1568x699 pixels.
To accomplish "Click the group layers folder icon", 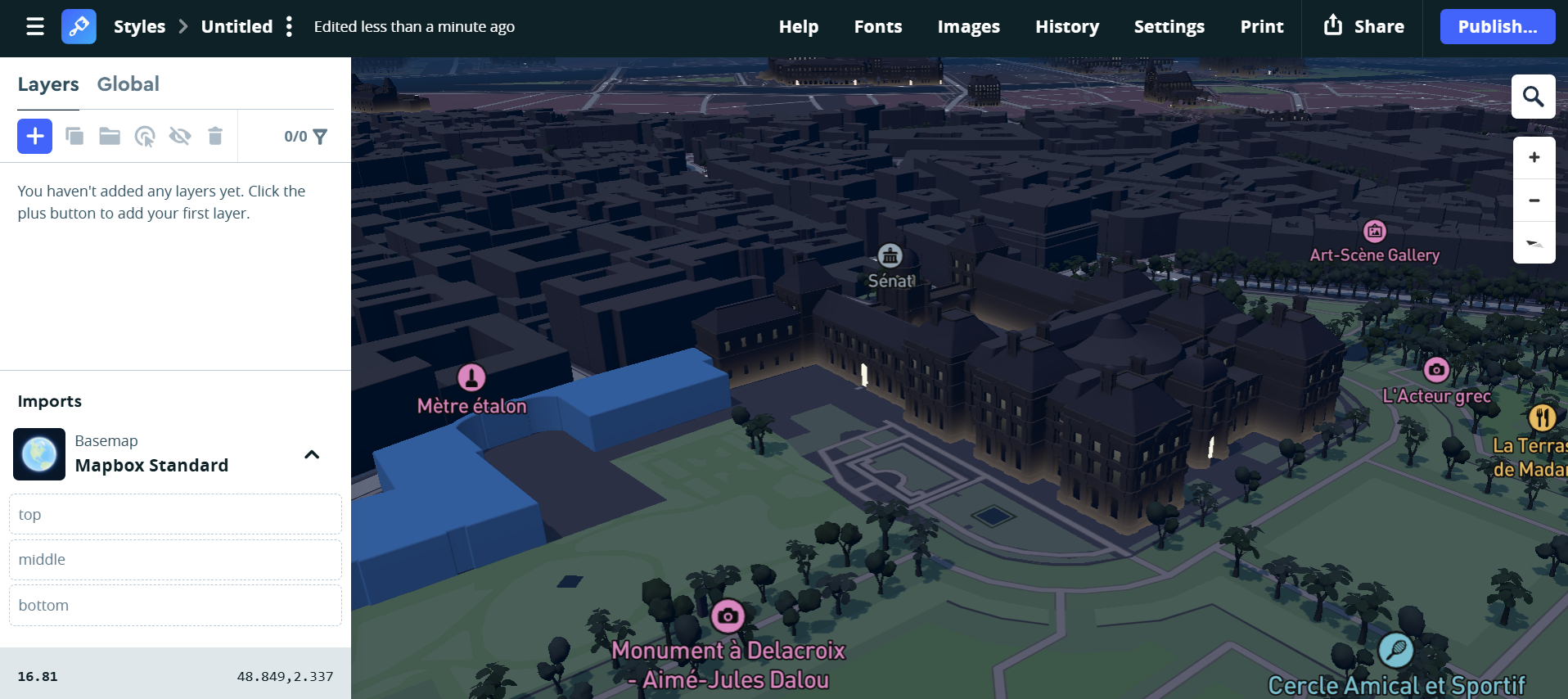I will 110,136.
